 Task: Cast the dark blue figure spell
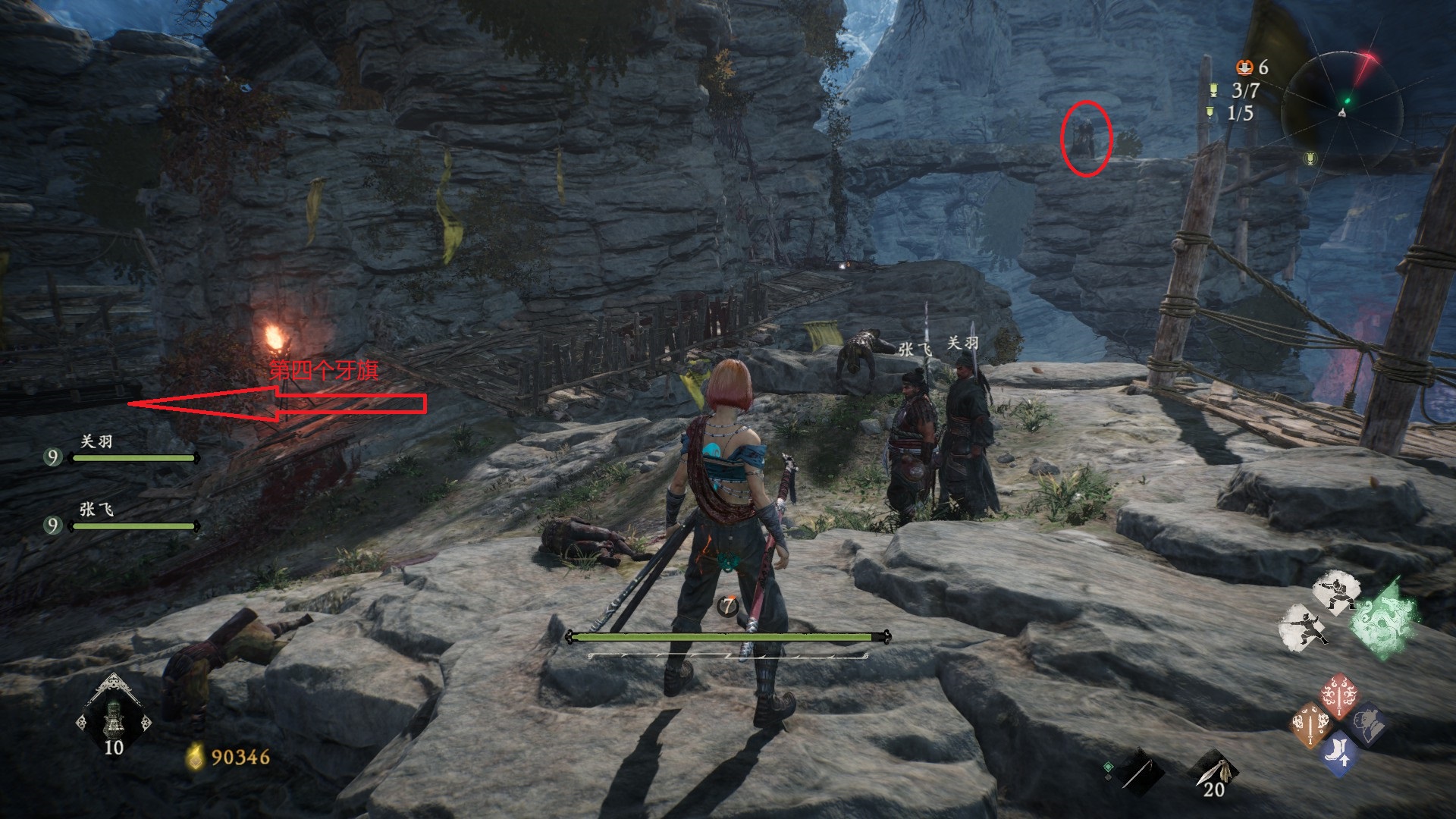tap(1367, 725)
